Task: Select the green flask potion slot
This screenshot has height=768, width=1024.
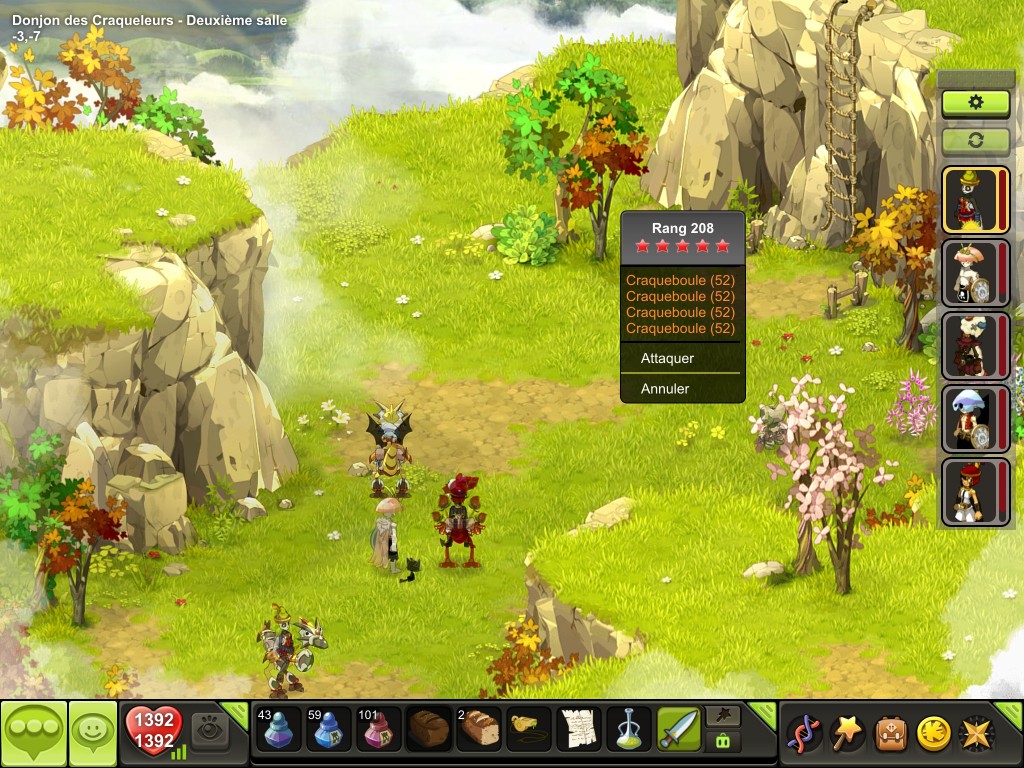Action: point(629,729)
